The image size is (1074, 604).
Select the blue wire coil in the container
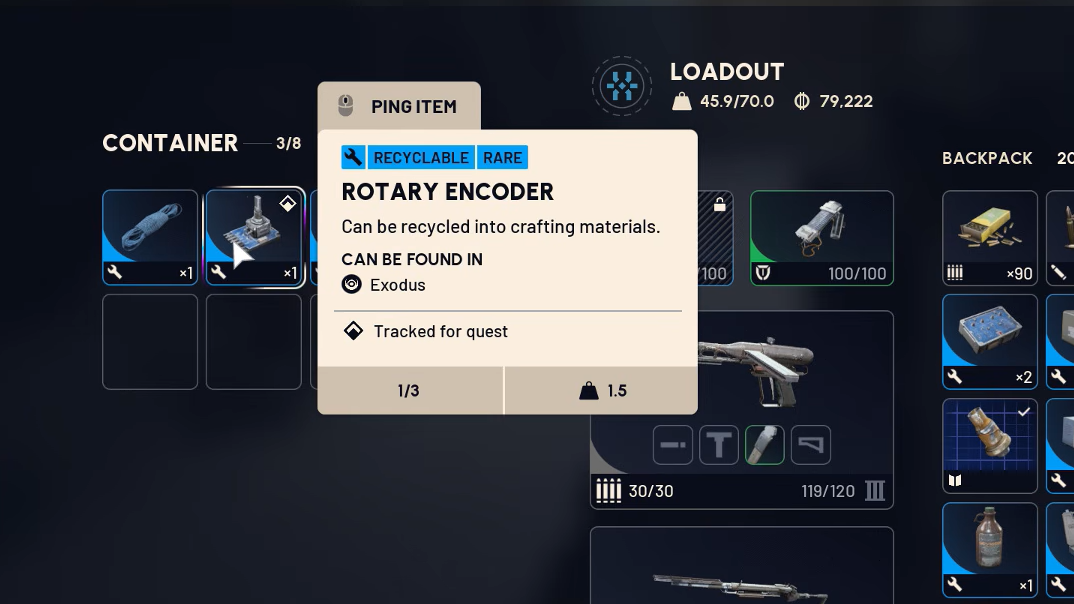click(150, 237)
